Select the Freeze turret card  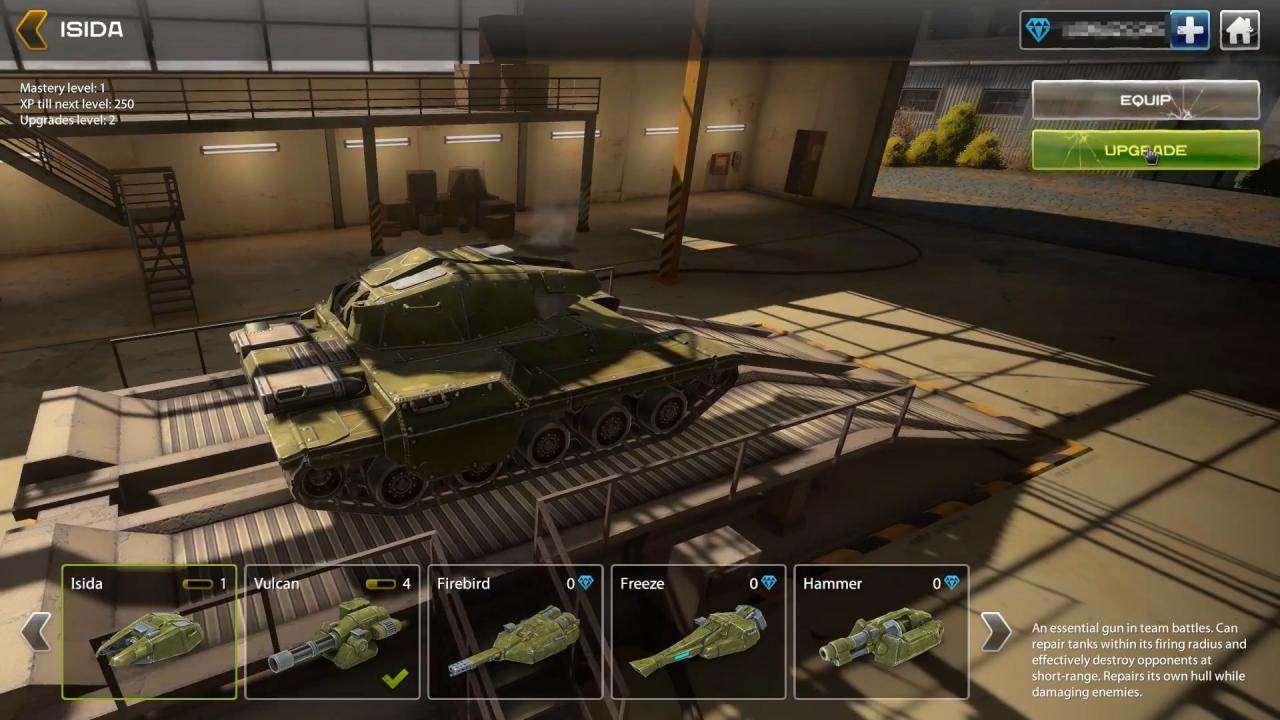click(x=698, y=632)
